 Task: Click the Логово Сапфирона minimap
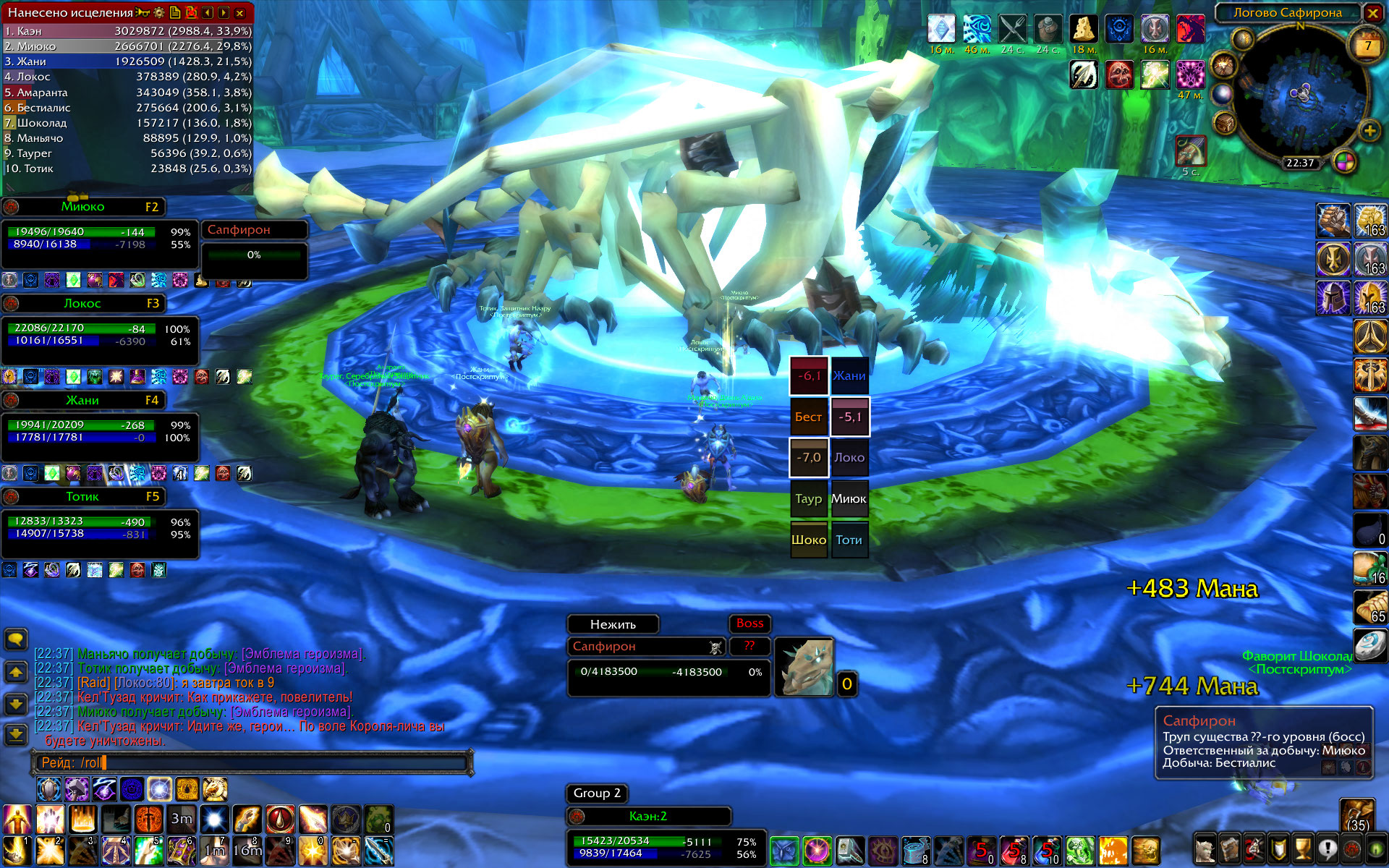(1300, 94)
